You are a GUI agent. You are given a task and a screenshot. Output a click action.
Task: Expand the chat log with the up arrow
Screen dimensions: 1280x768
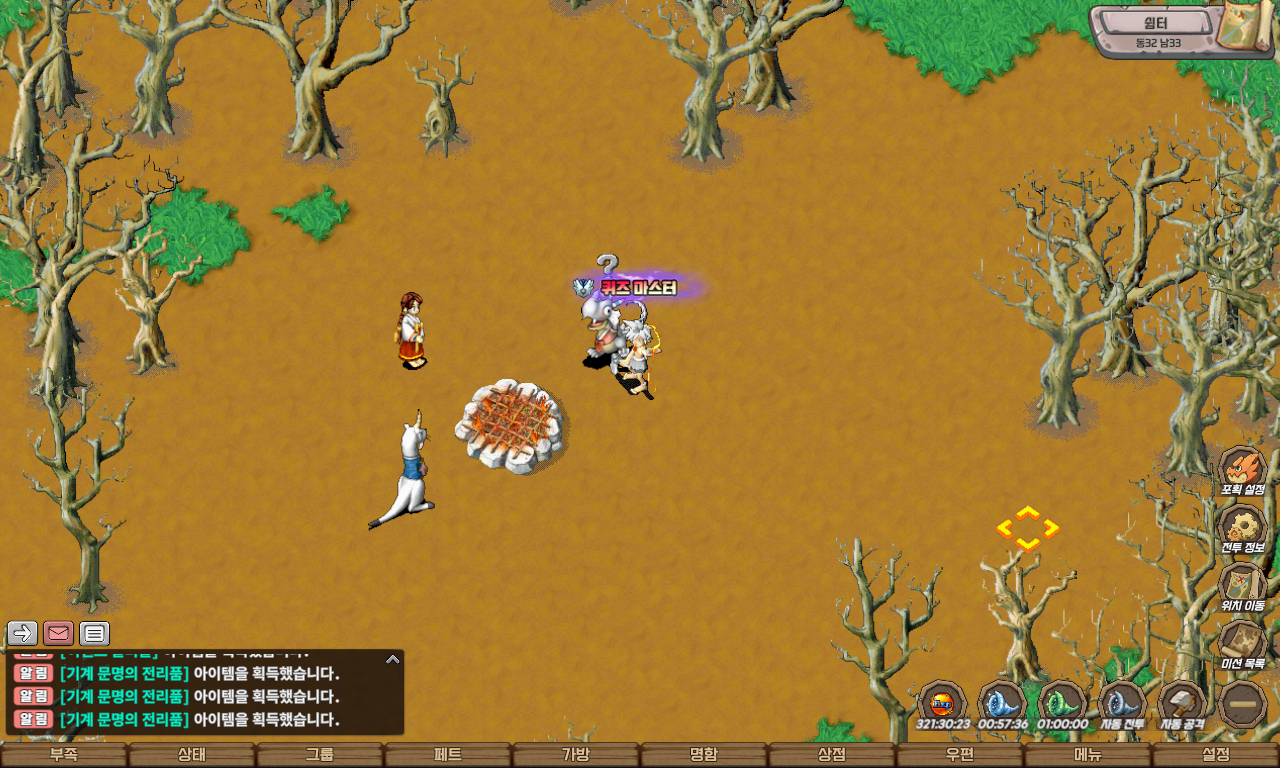pos(393,659)
